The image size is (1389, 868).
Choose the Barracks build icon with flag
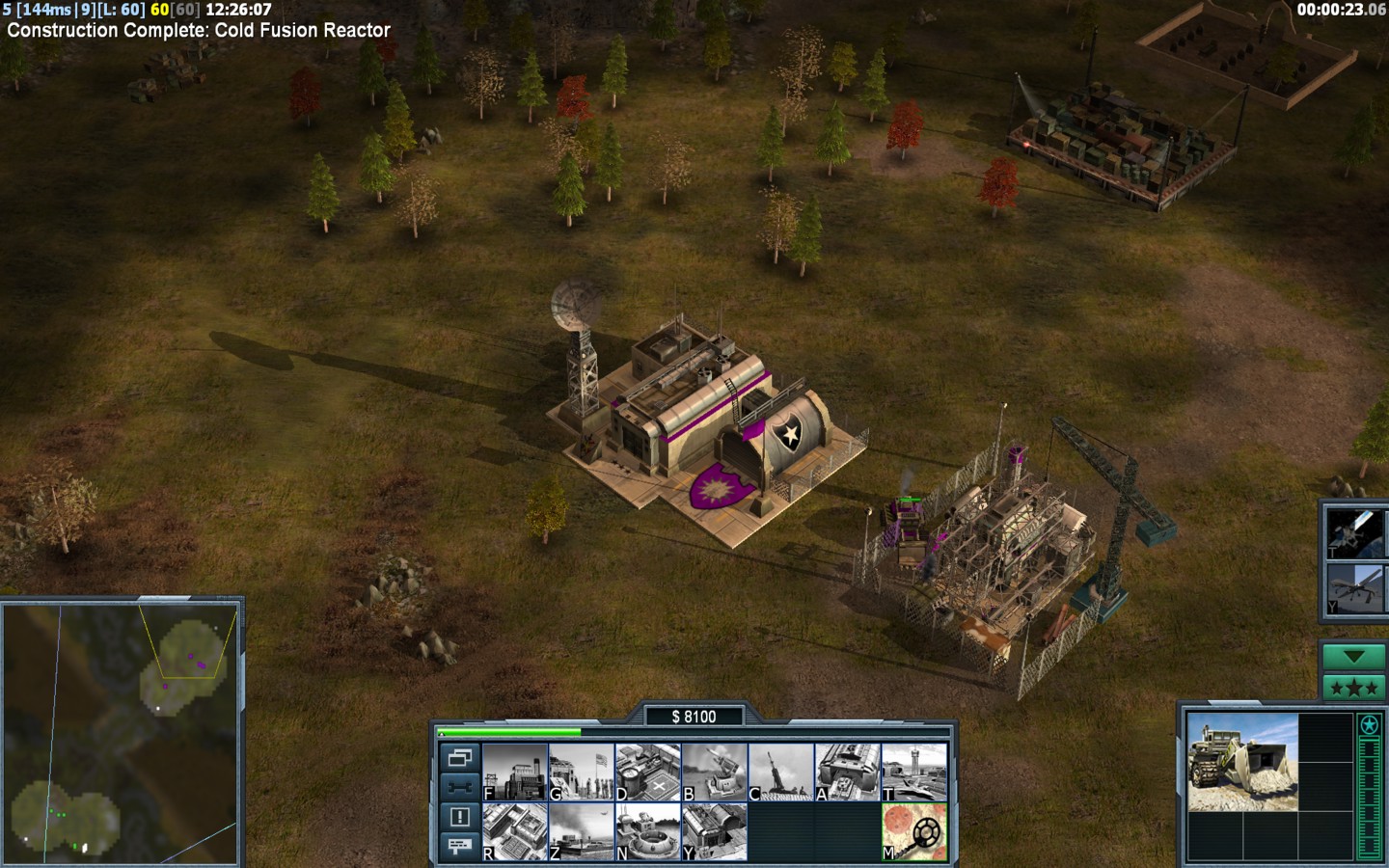tap(582, 772)
